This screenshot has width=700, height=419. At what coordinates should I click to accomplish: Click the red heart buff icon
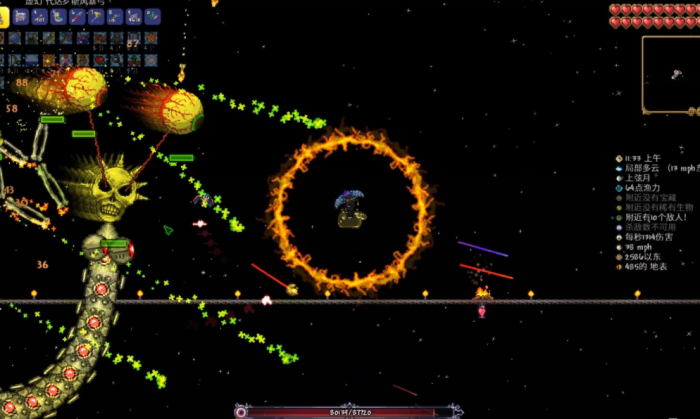pos(99,60)
